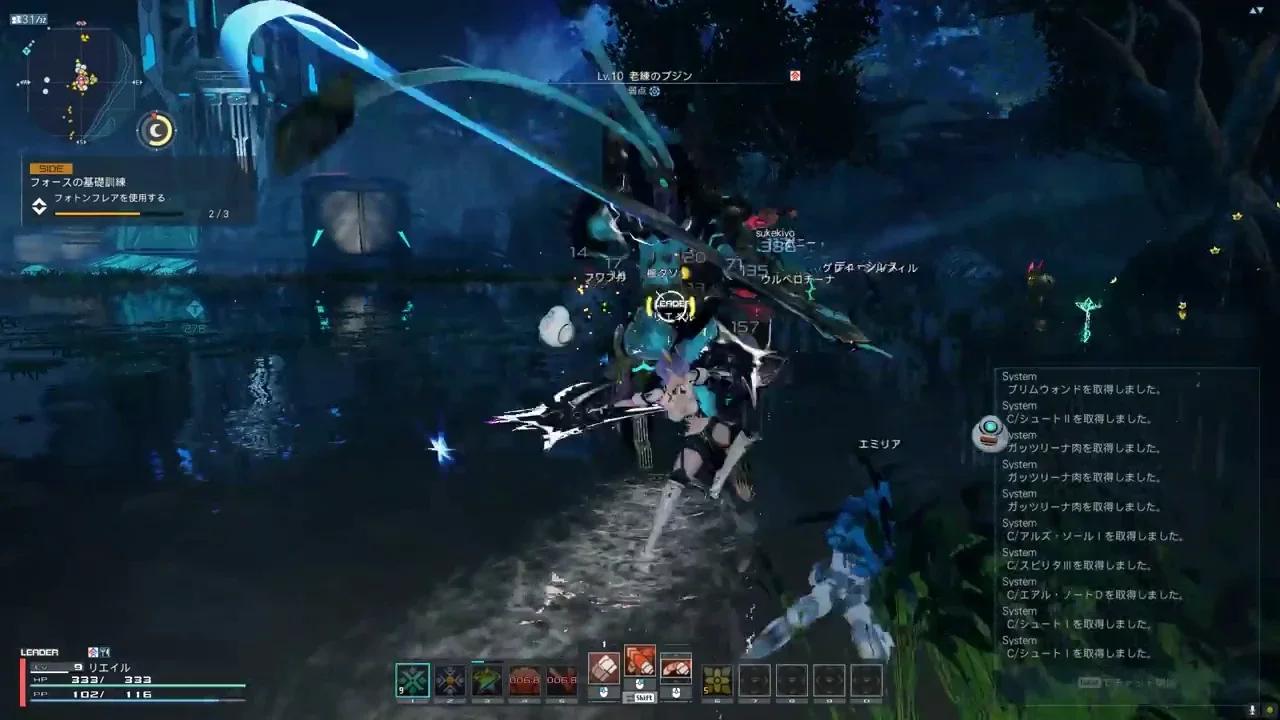Select the side task フォースの基礎訓練

(80, 183)
